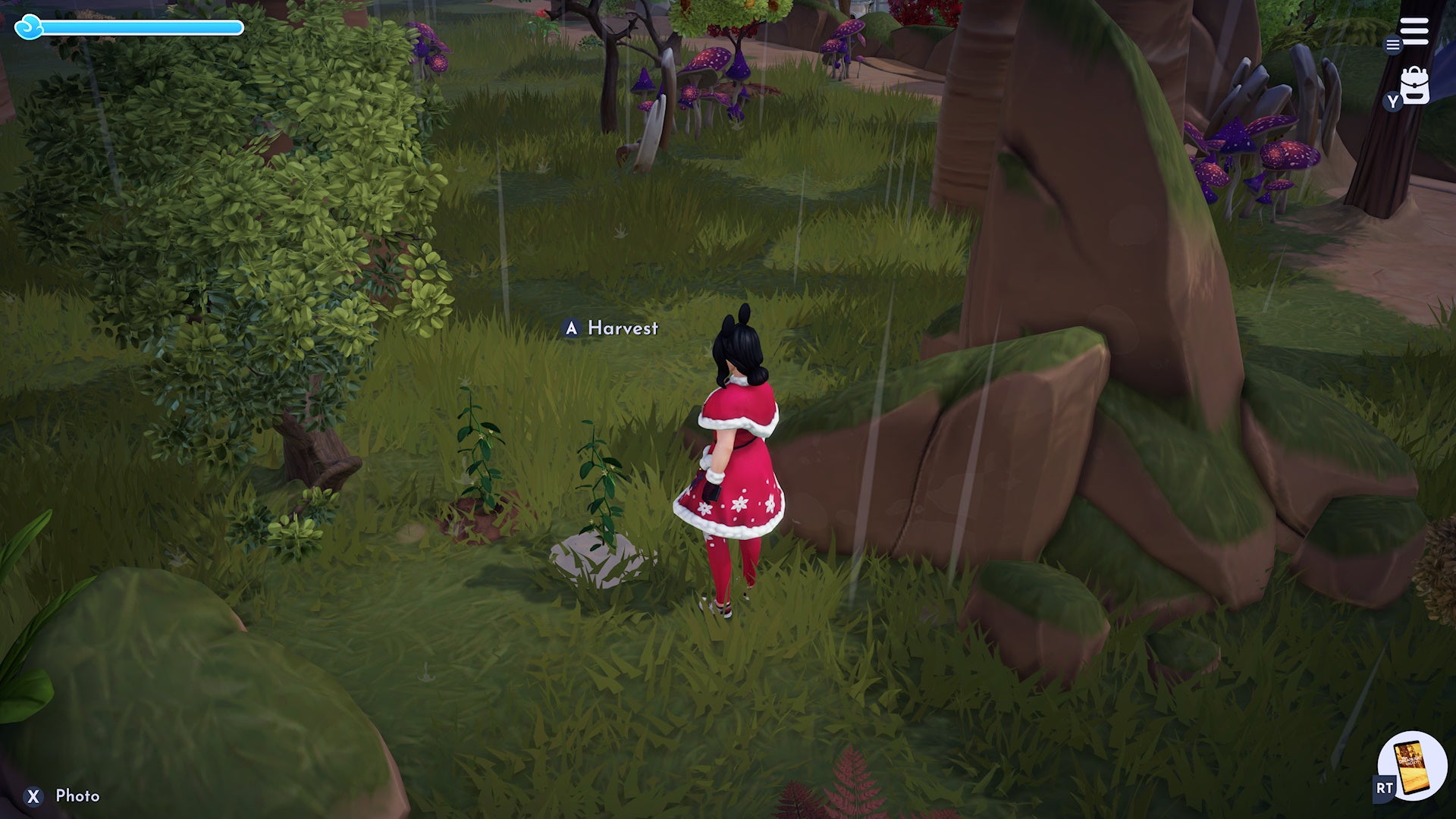
Task: Click the Photo label to take a picture
Action: coord(76,796)
